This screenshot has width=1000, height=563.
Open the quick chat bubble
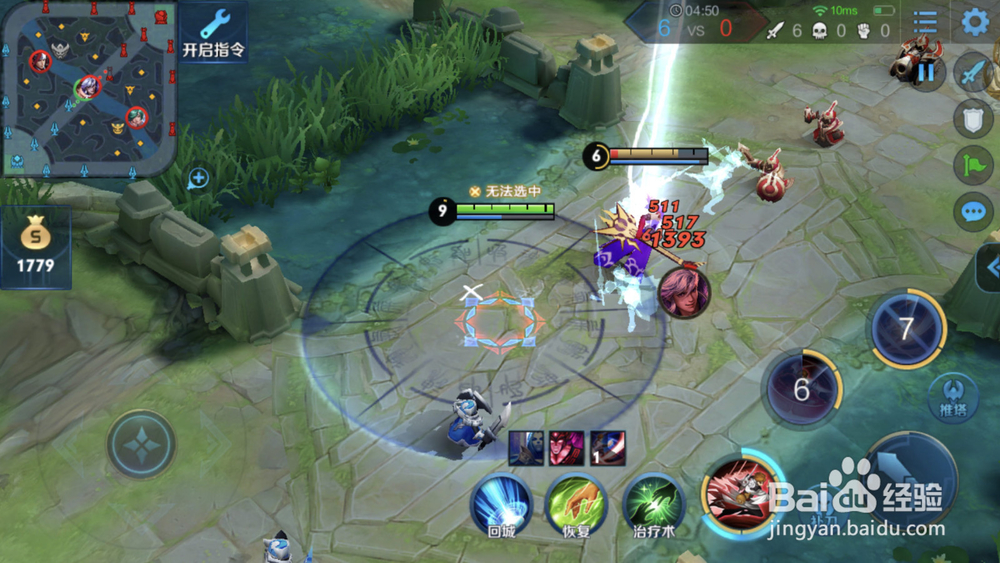pyautogui.click(x=973, y=211)
